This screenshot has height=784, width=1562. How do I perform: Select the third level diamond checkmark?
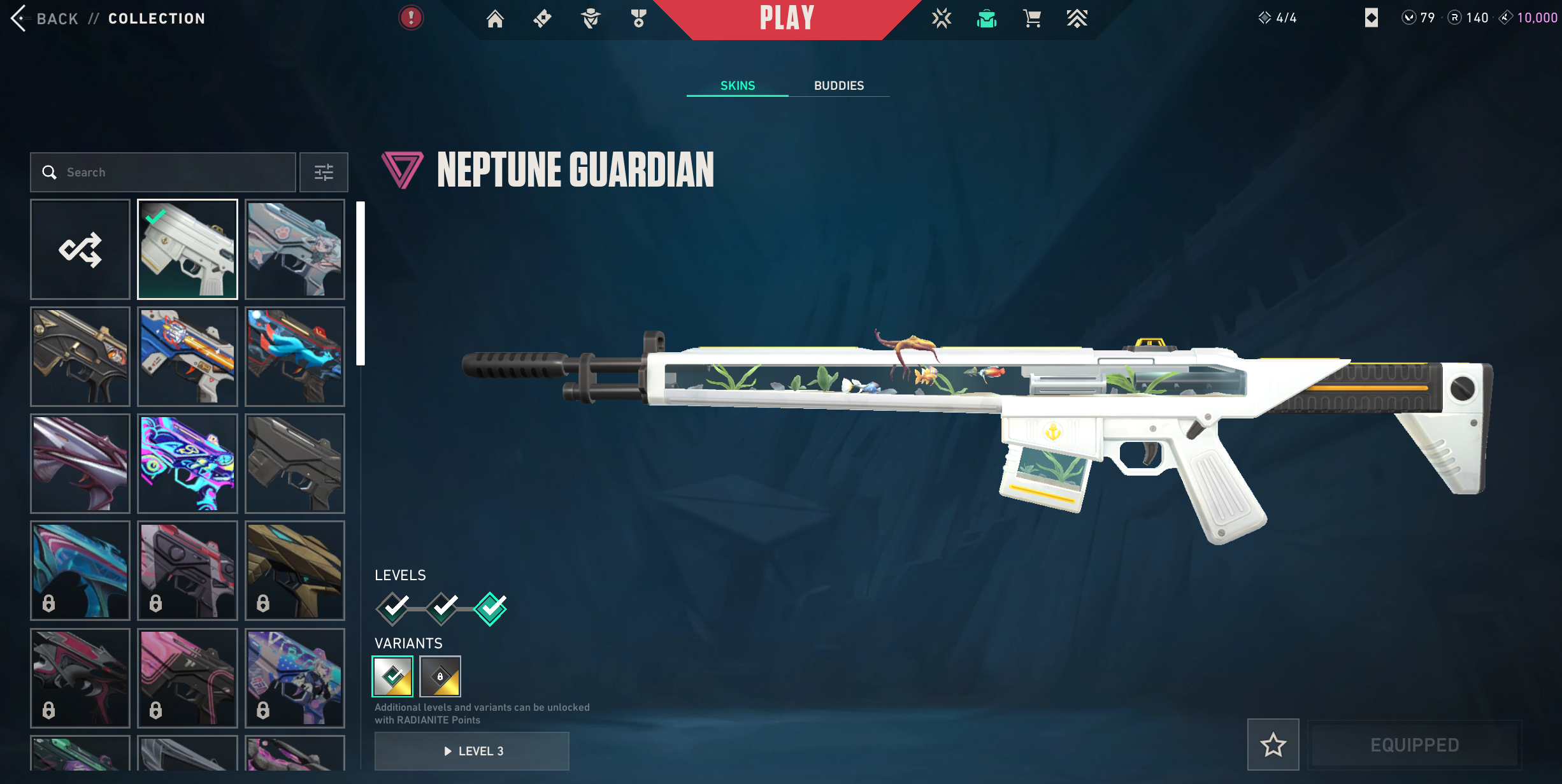tap(491, 608)
